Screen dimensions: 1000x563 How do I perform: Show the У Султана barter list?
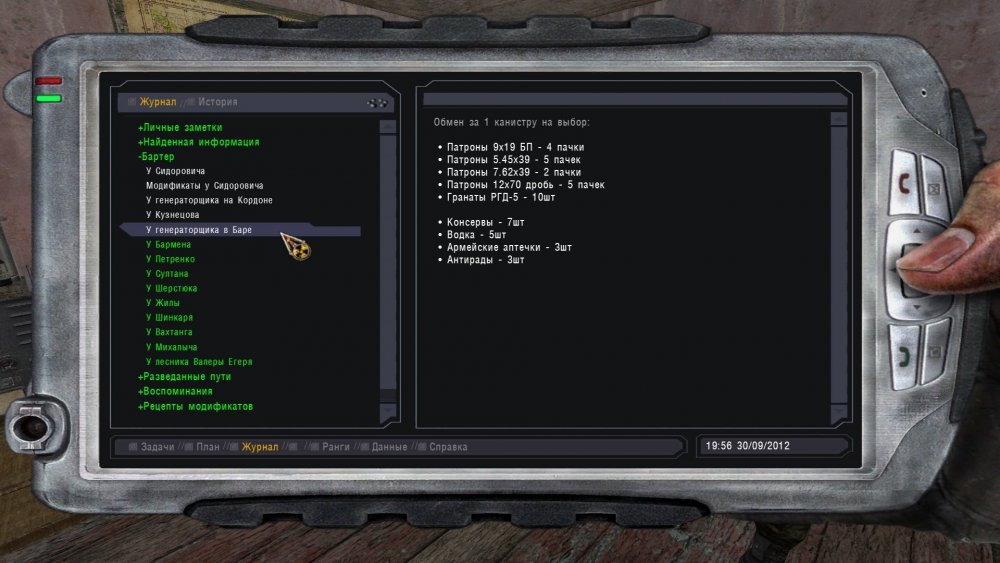[x=167, y=274]
